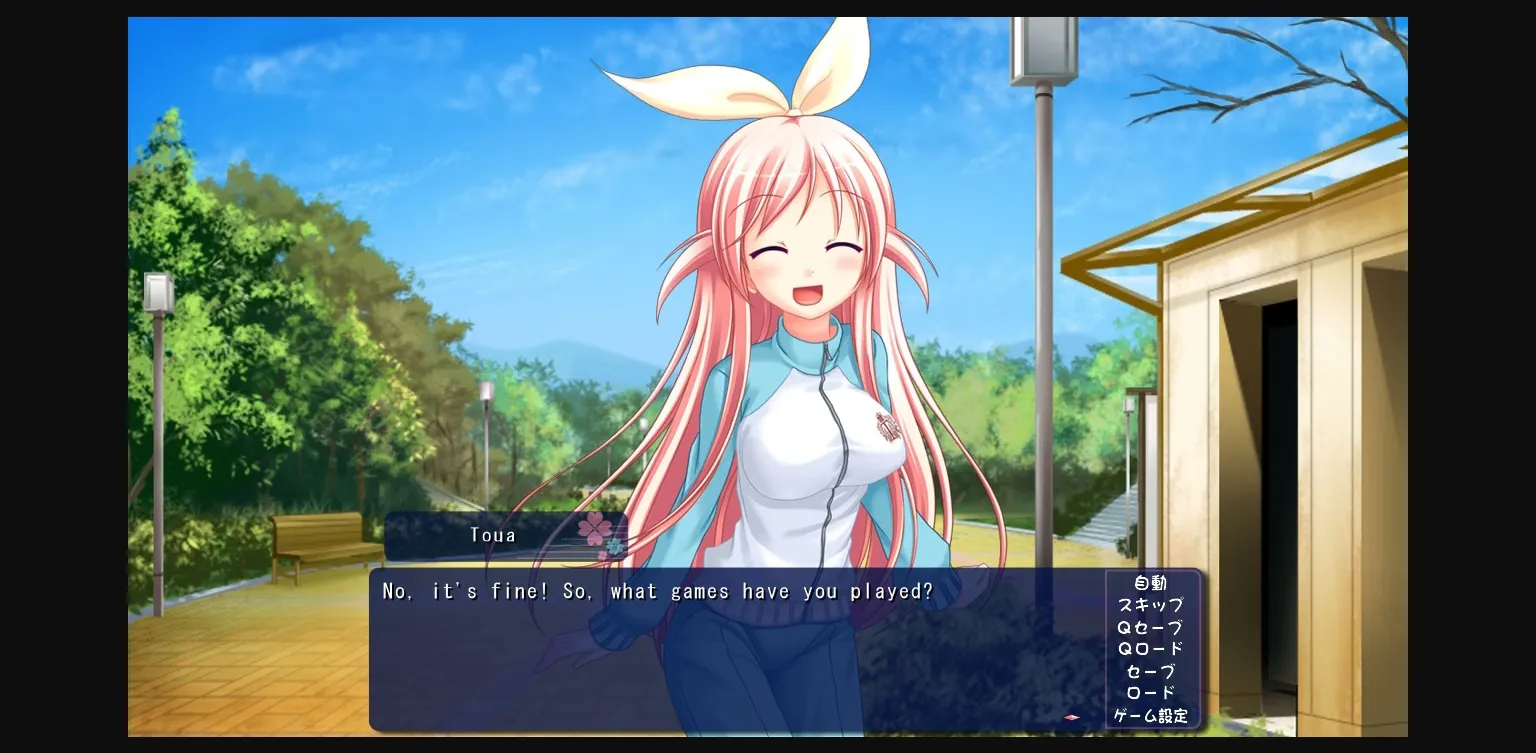1536x753 pixels.
Task: Open the ロード (Load) screen
Action: [x=1149, y=693]
